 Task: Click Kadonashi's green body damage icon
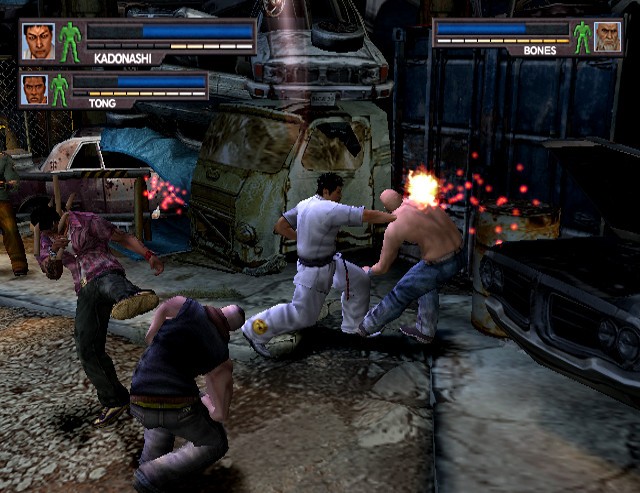70,42
